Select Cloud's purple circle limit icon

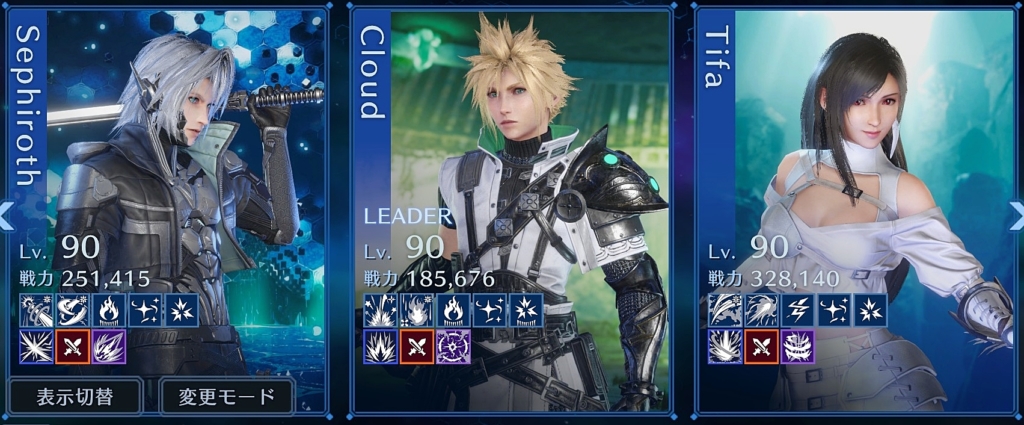pos(453,347)
